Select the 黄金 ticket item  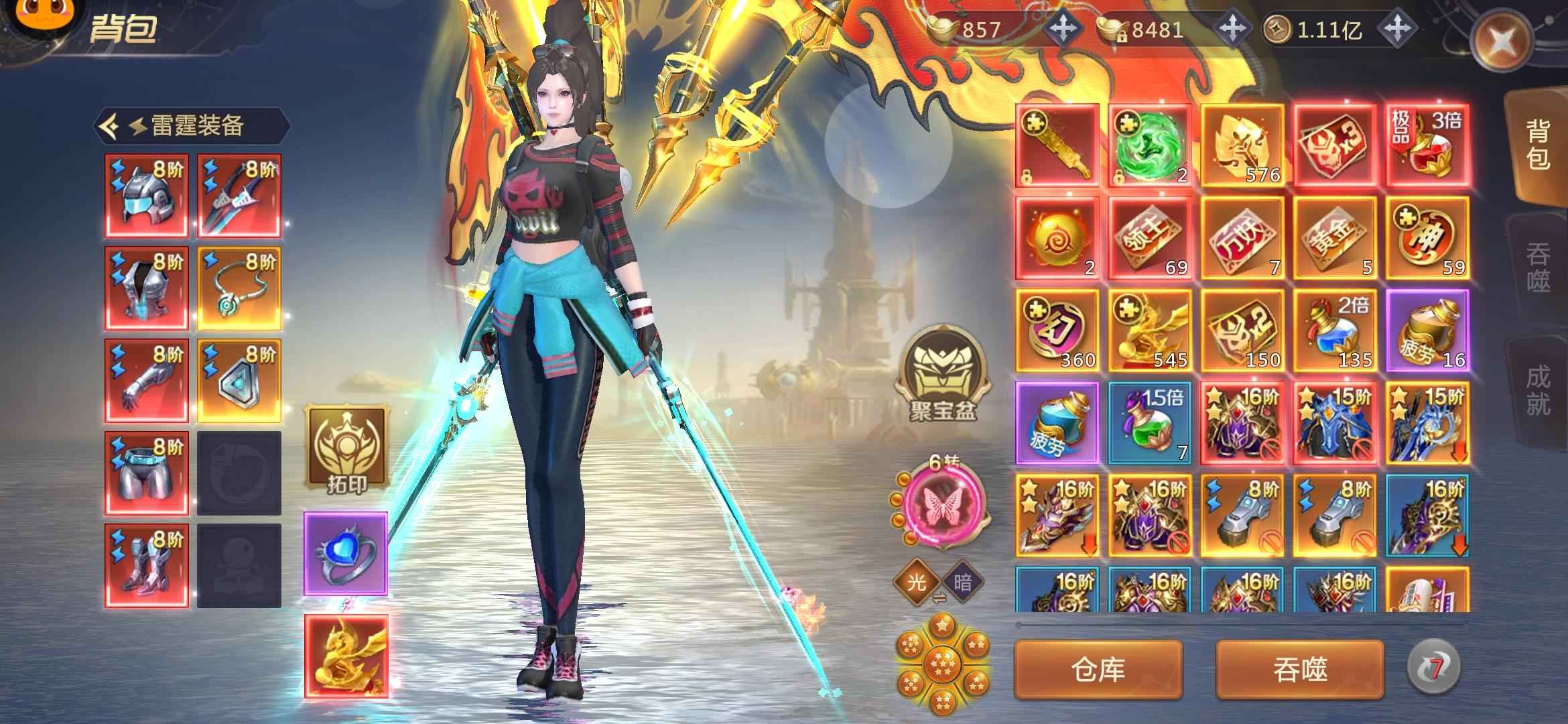pyautogui.click(x=1335, y=238)
